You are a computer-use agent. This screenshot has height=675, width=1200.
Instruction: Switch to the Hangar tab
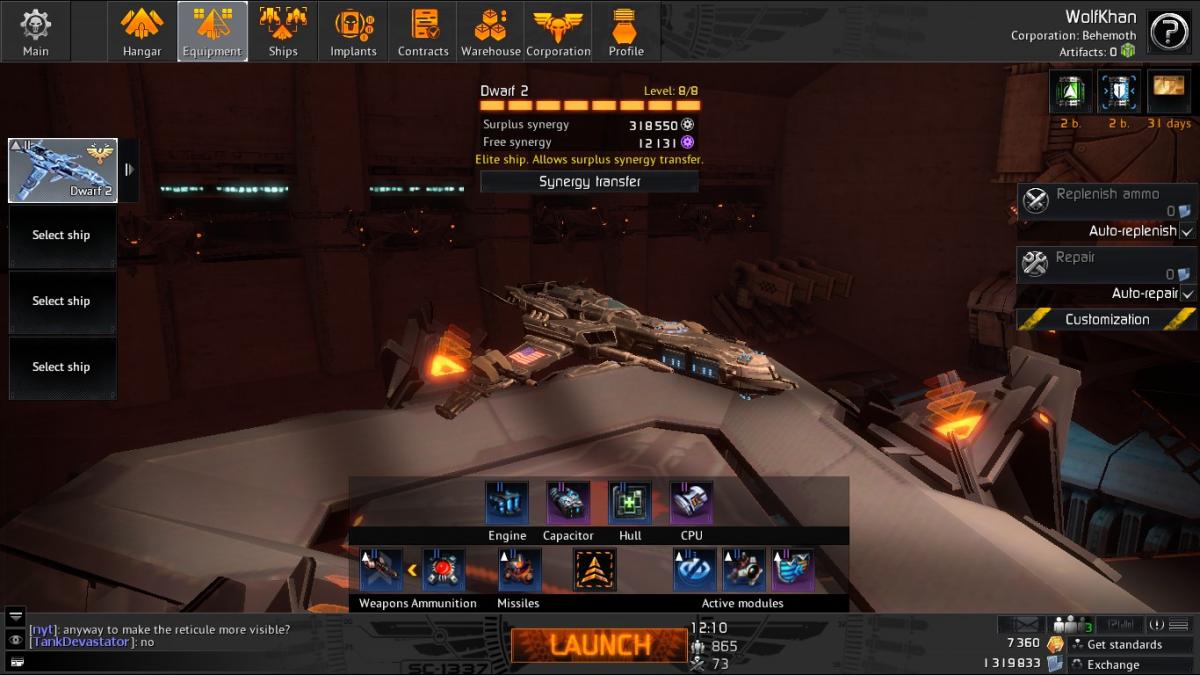tap(142, 31)
